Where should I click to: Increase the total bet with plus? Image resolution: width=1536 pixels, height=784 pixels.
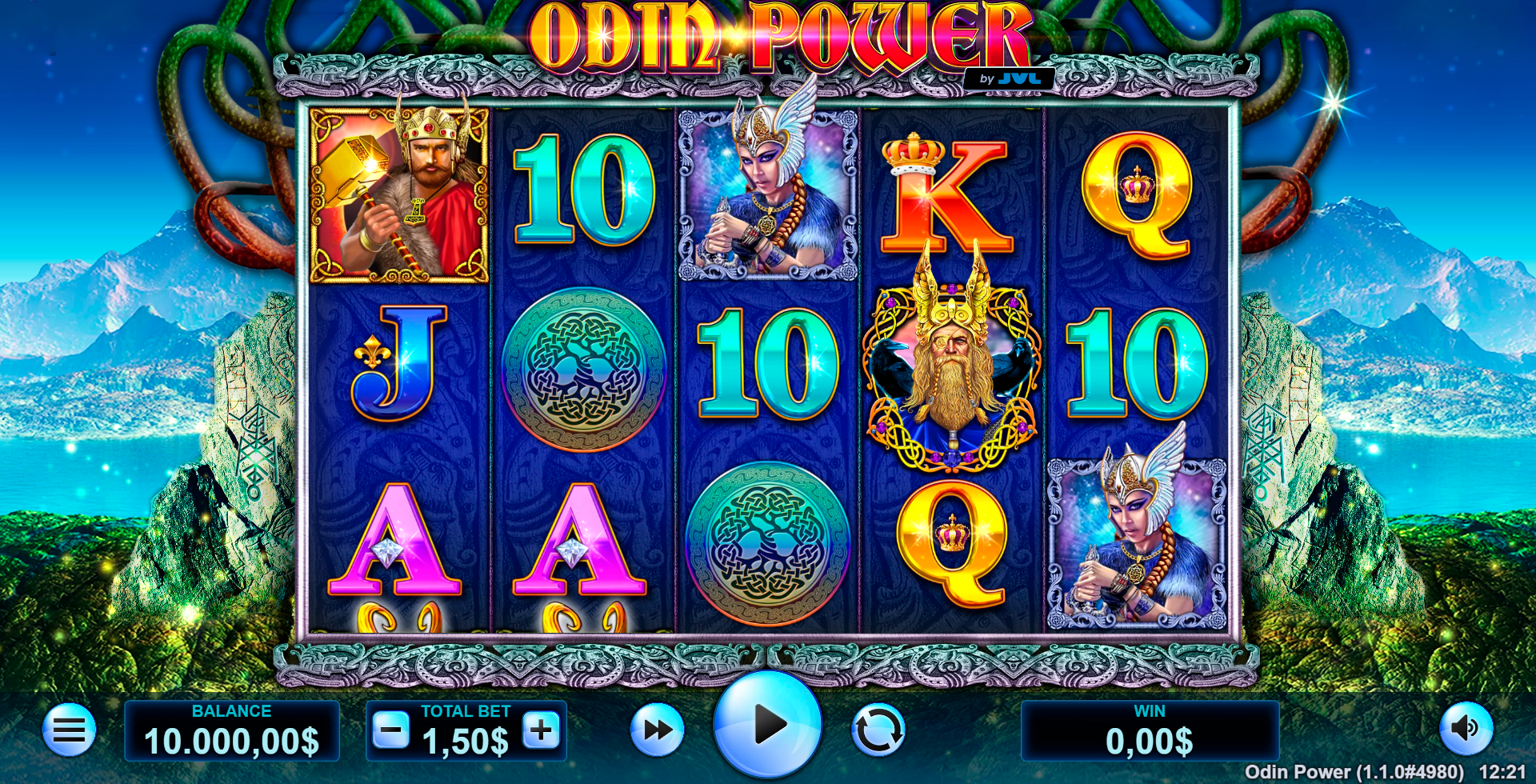click(542, 730)
